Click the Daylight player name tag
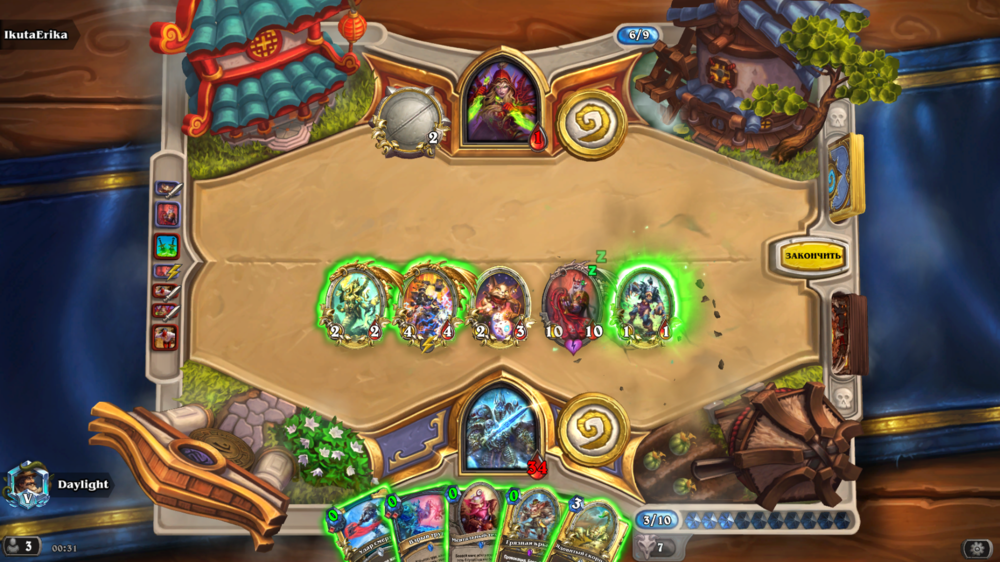 (x=82, y=485)
